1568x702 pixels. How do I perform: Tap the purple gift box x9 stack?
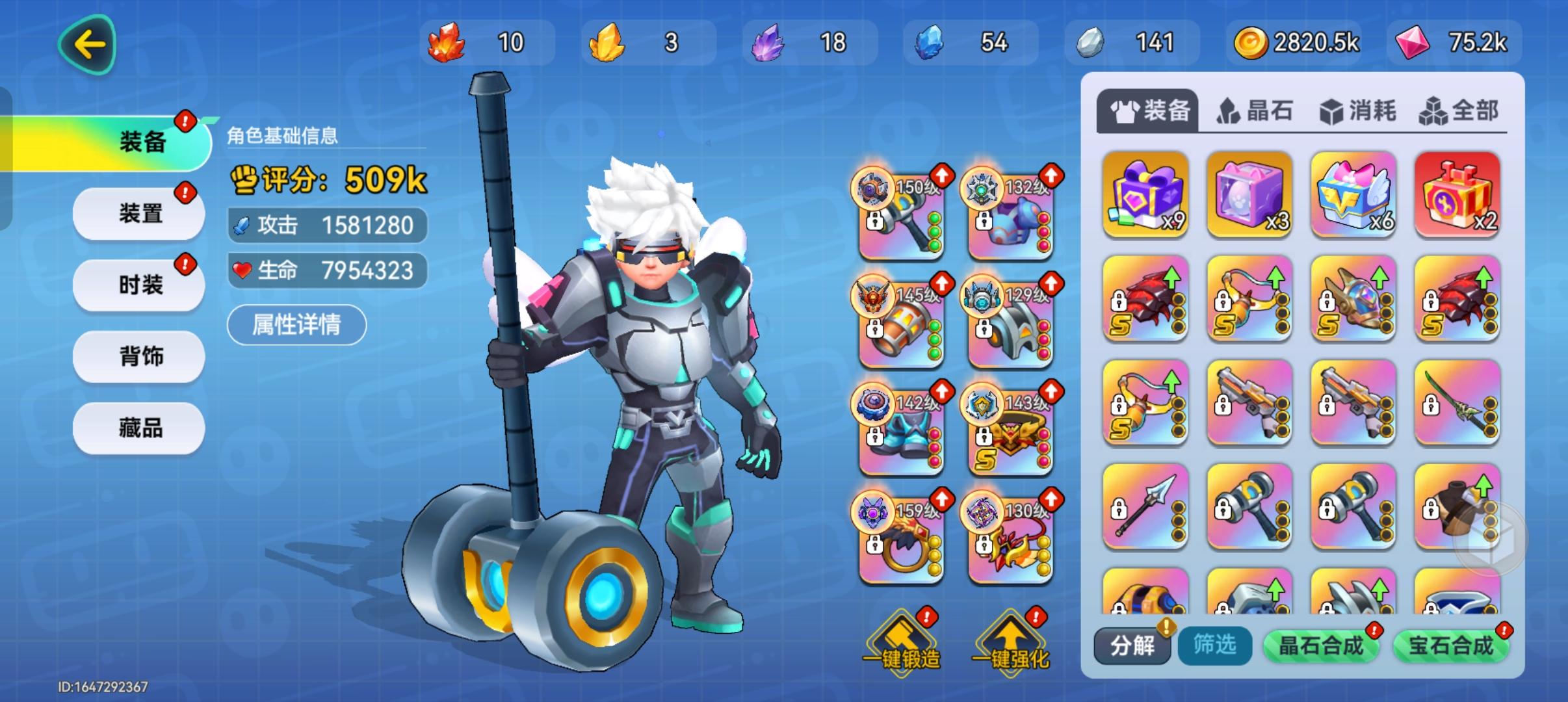1145,194
